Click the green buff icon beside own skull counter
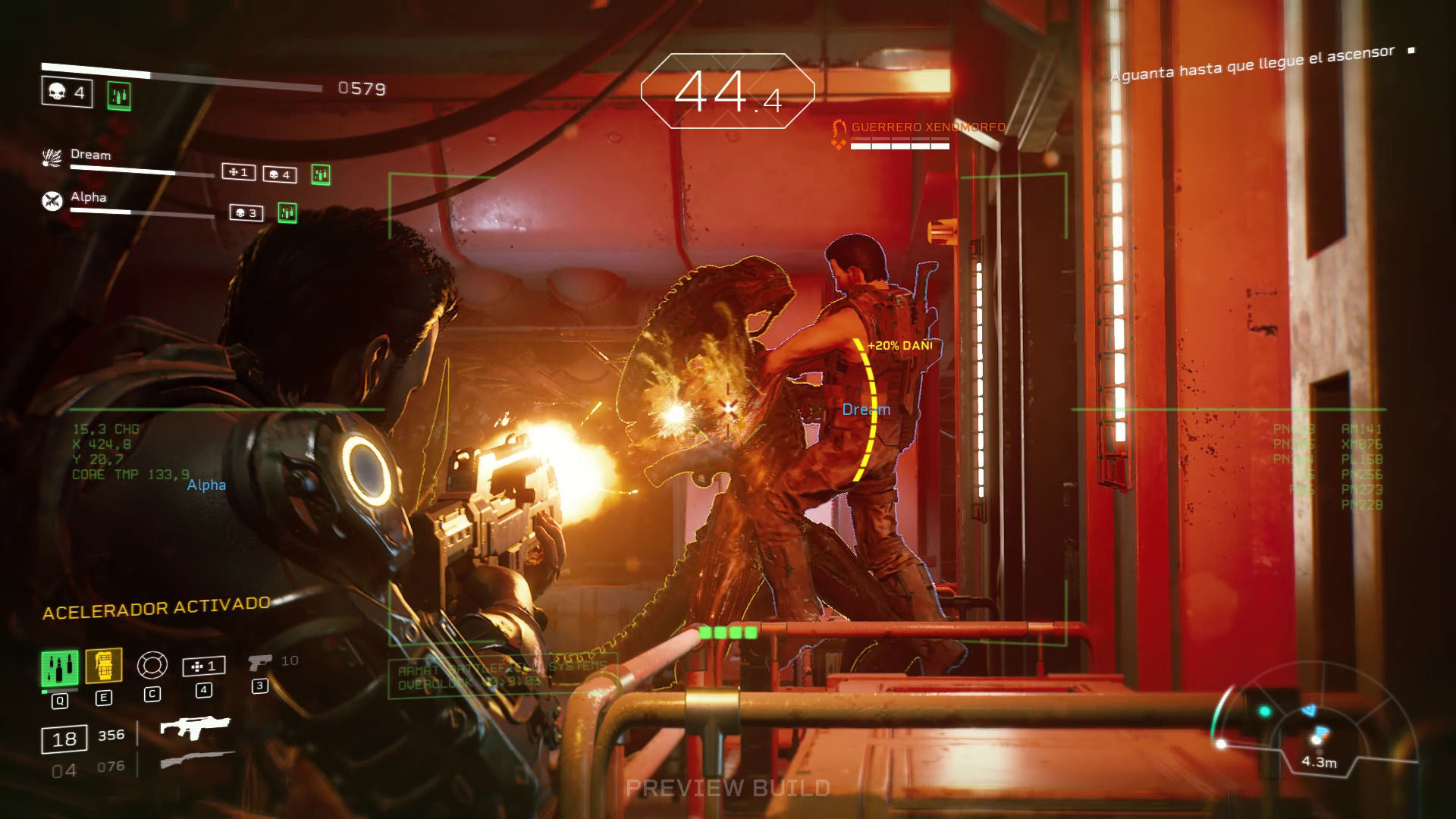Image resolution: width=1456 pixels, height=819 pixels. 119,96
